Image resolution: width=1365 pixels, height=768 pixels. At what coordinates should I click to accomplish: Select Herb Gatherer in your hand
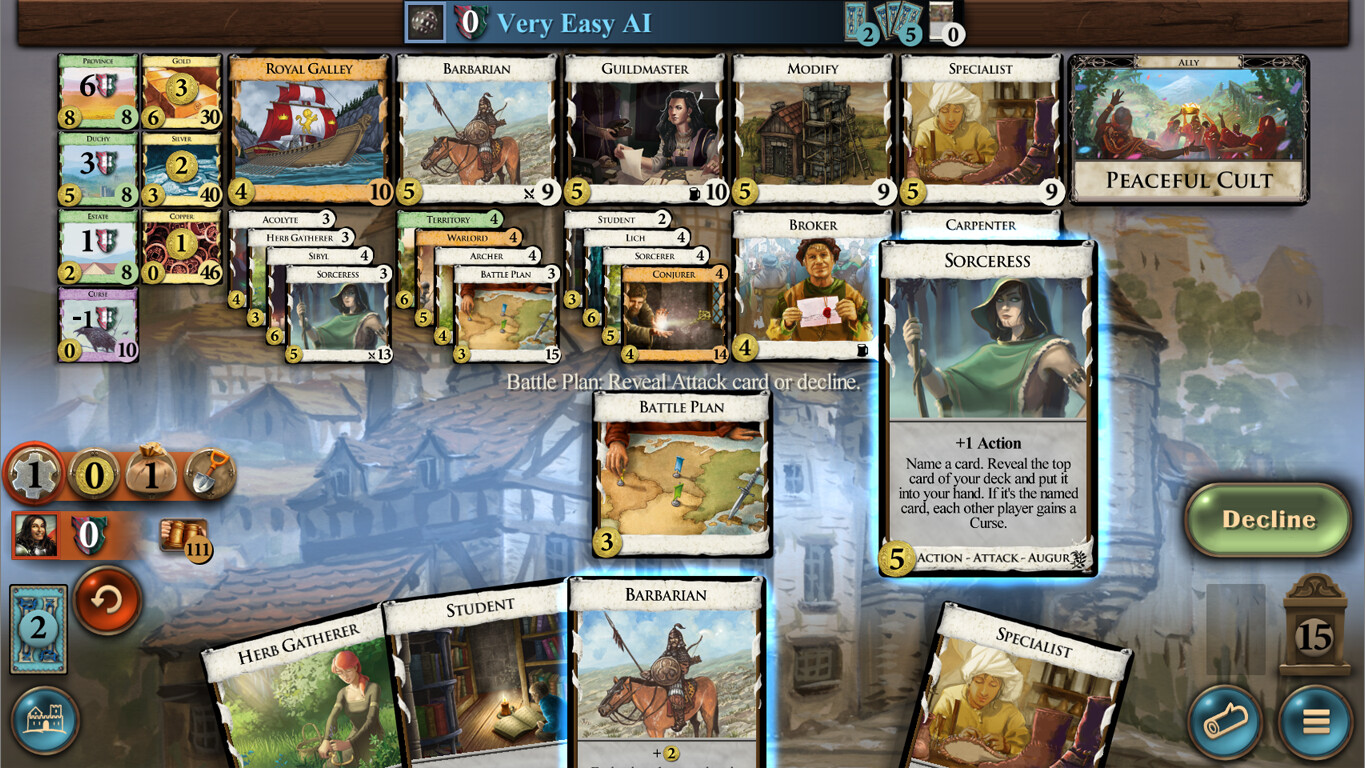[x=300, y=700]
